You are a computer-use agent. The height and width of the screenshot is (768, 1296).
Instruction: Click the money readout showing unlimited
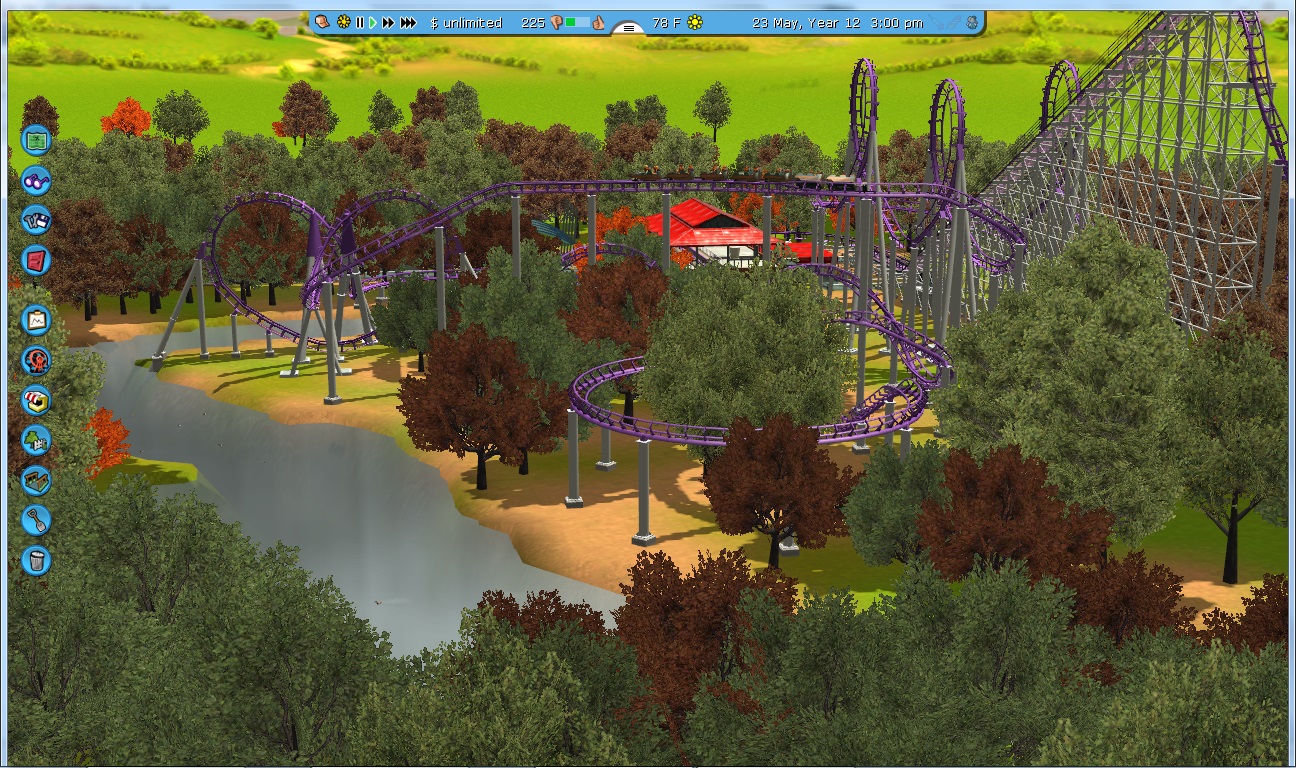(466, 22)
